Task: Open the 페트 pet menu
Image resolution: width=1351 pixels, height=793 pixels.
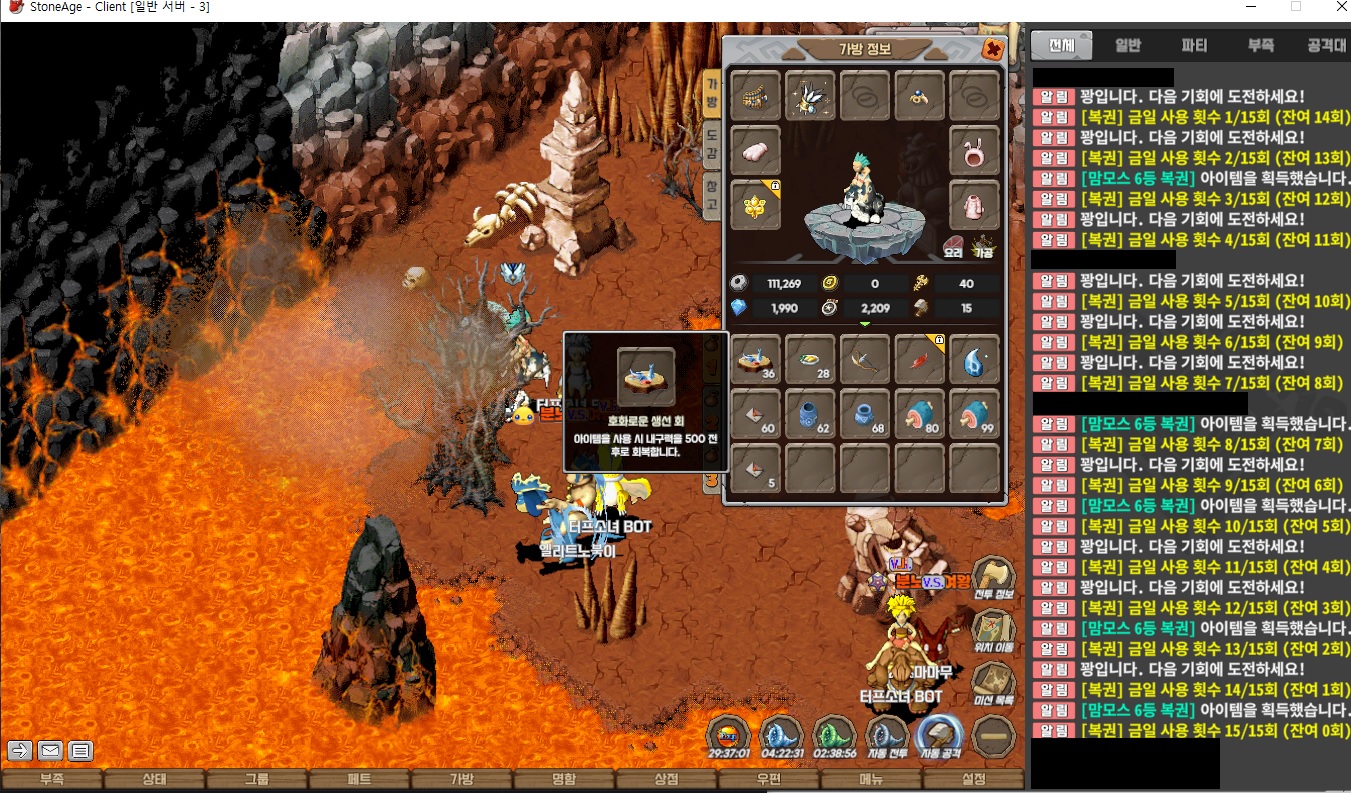Action: (x=359, y=780)
